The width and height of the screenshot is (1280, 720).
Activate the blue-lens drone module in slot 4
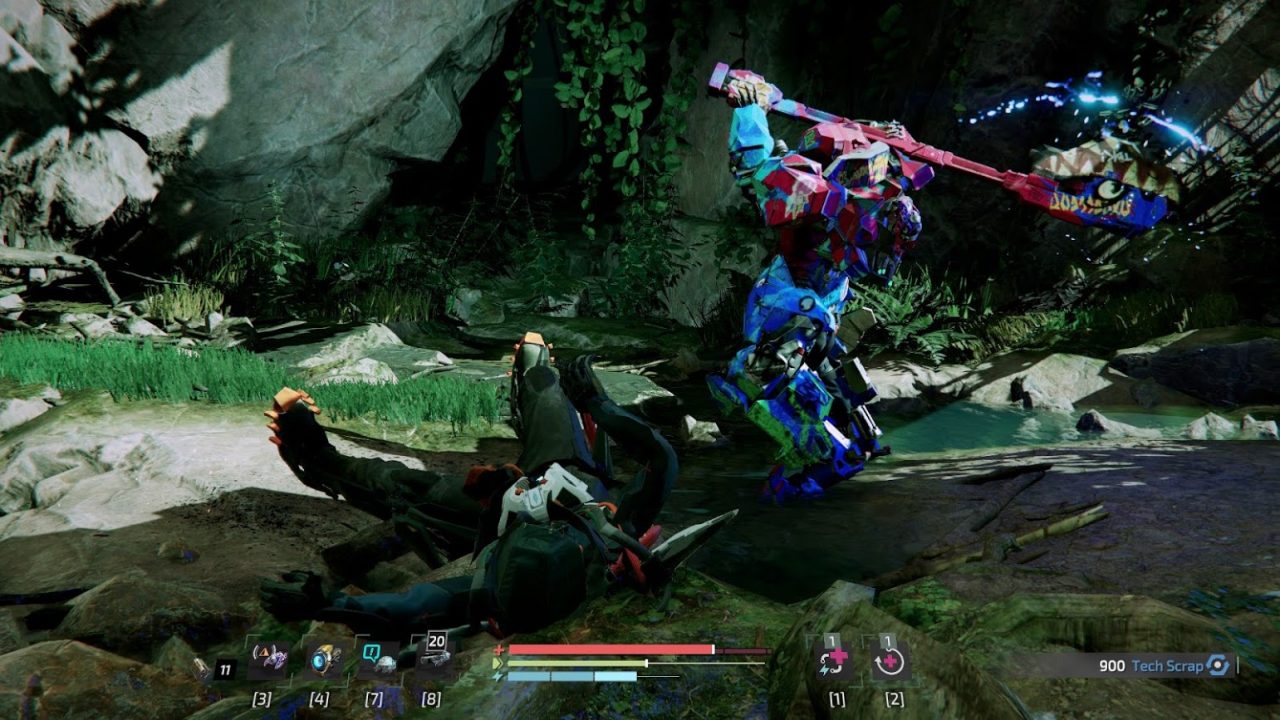(324, 660)
